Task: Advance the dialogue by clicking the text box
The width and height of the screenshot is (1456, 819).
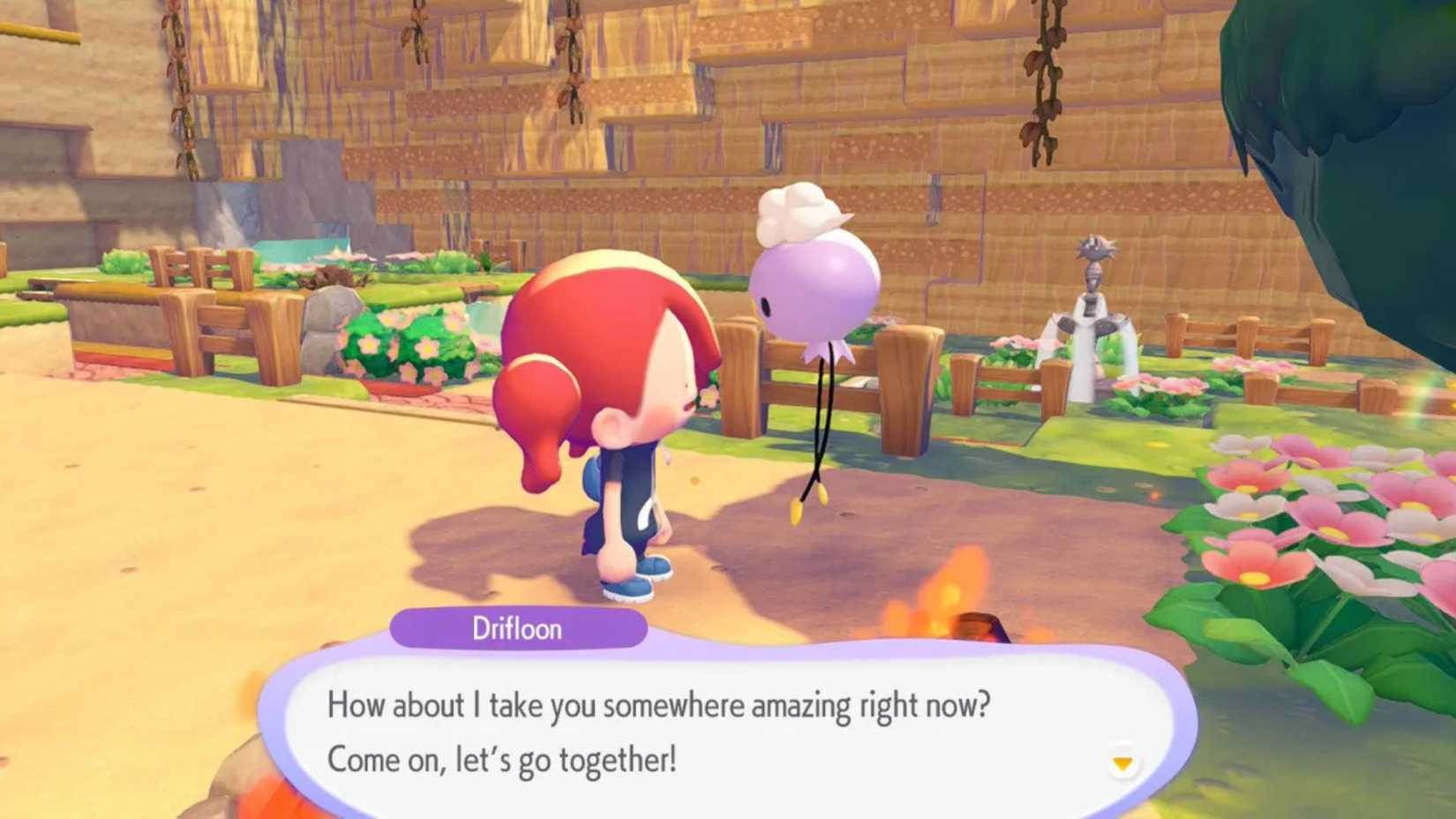Action: [724, 733]
